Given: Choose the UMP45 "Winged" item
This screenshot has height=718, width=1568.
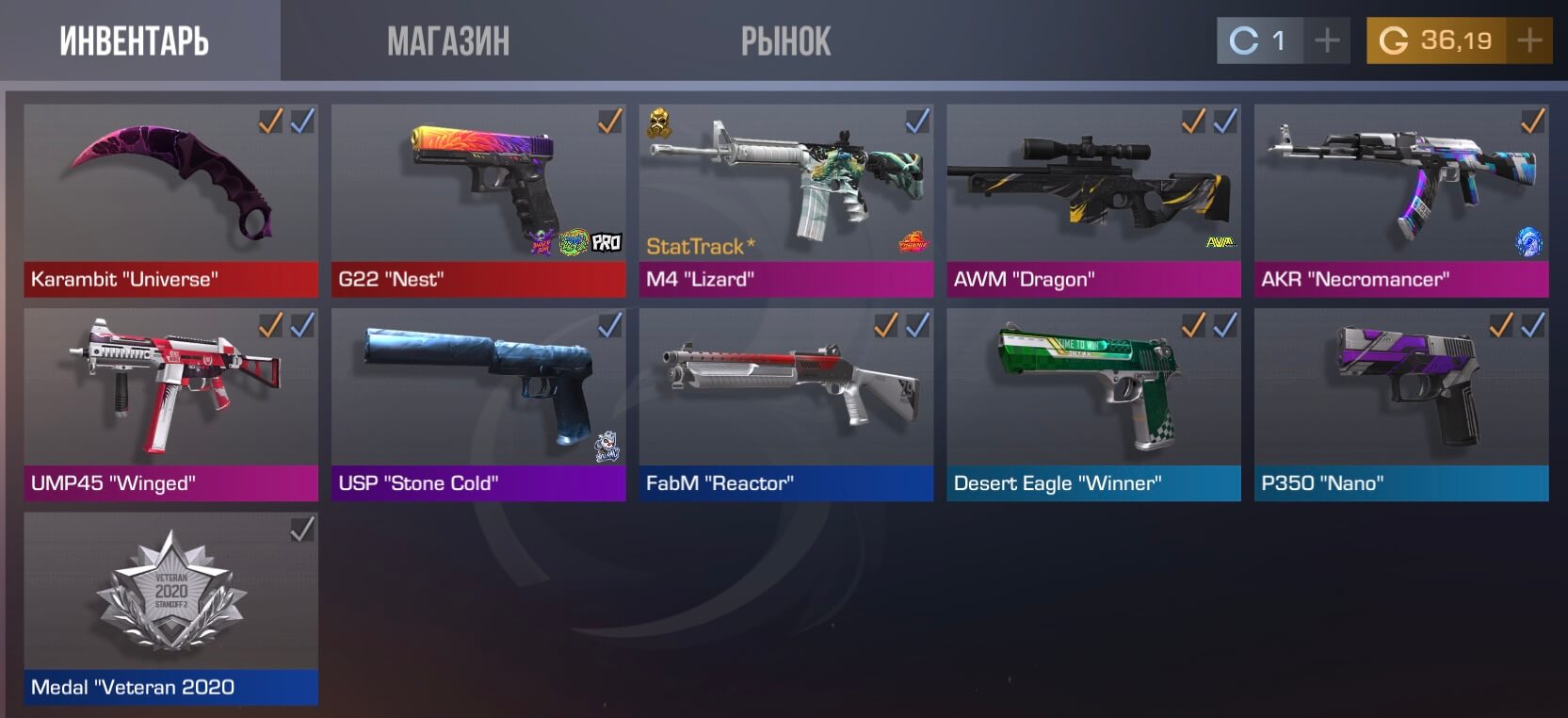Looking at the screenshot, I should click(170, 404).
